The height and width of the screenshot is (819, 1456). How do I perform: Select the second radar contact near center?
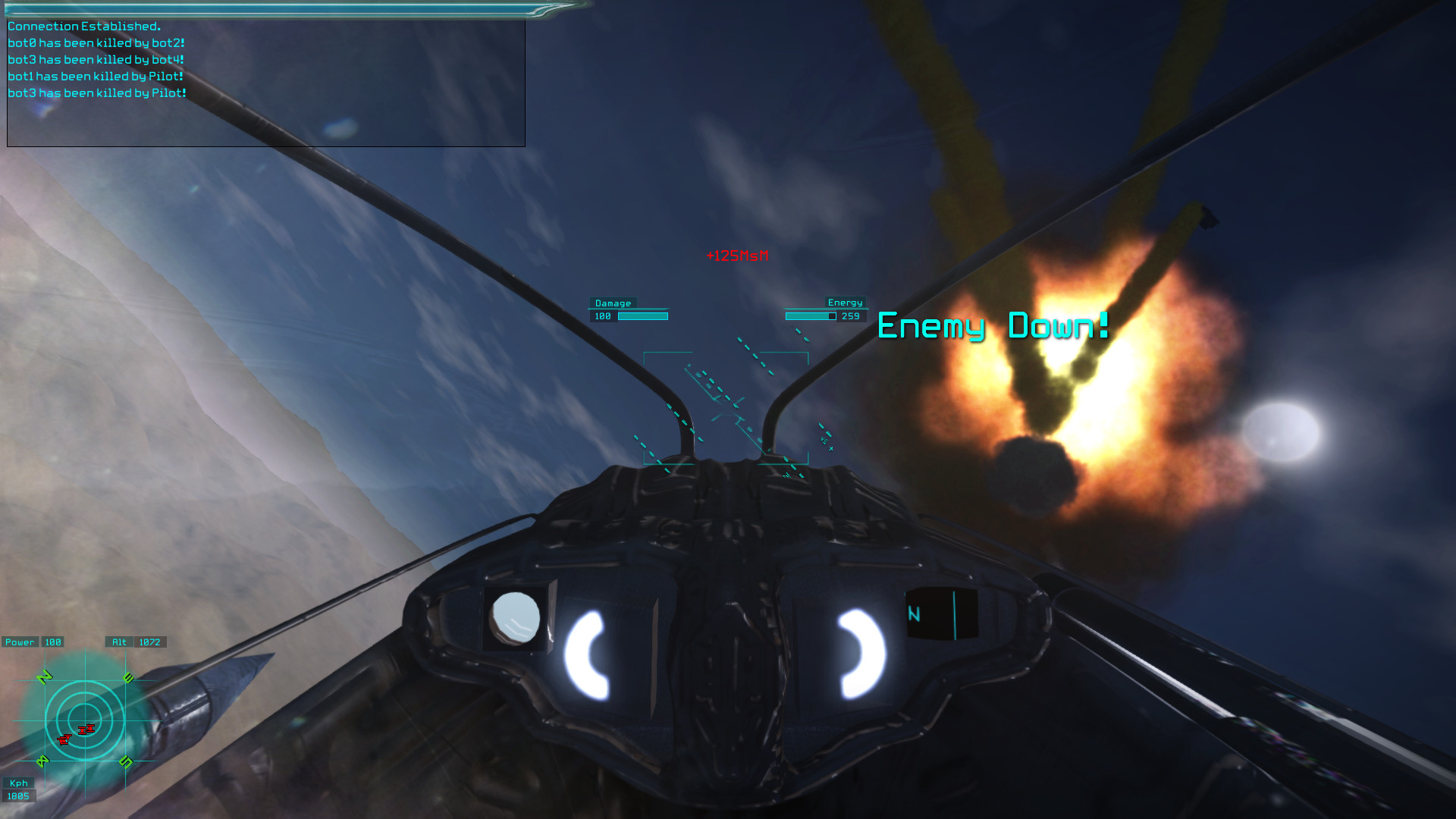[64, 740]
